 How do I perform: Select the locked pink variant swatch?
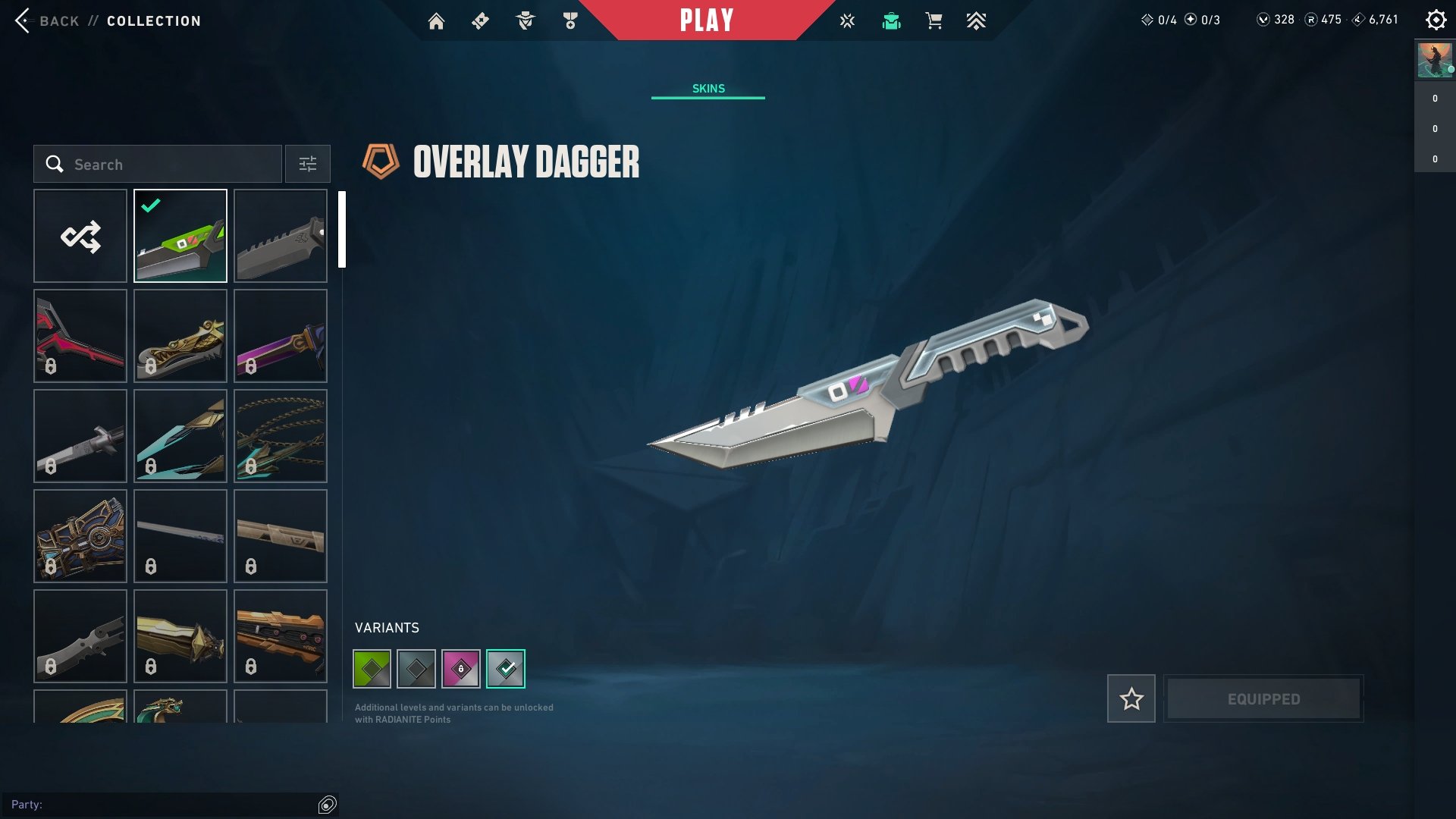pyautogui.click(x=461, y=669)
